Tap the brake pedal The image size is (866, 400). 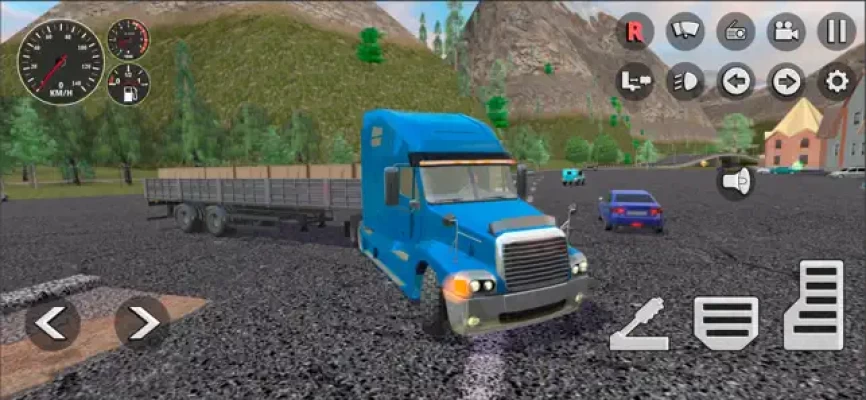[725, 322]
